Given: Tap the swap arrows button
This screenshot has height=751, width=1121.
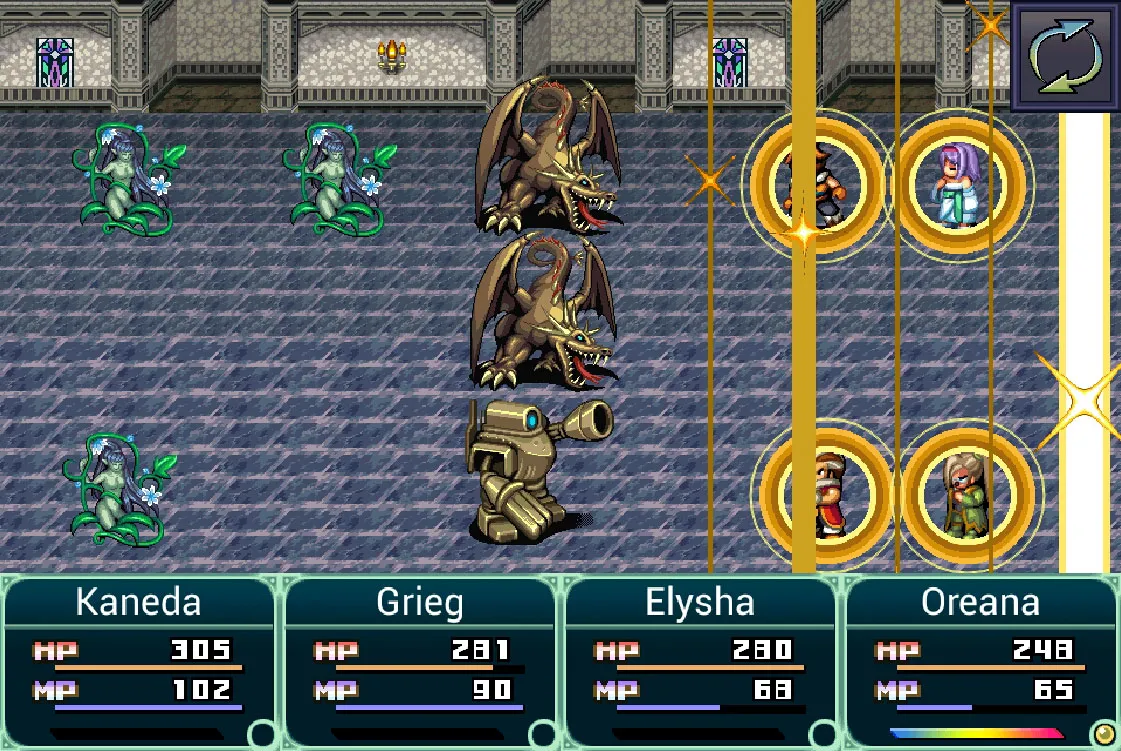Looking at the screenshot, I should [1065, 55].
